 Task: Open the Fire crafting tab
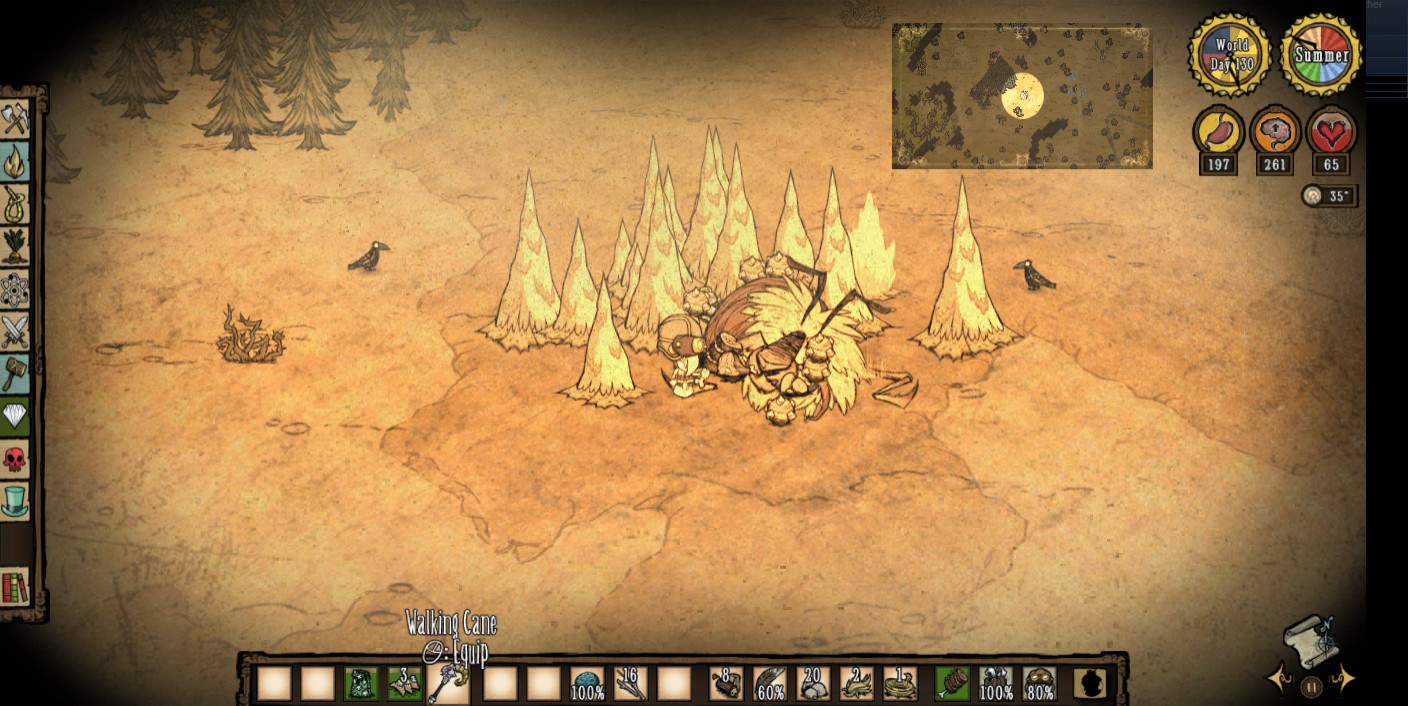point(15,162)
